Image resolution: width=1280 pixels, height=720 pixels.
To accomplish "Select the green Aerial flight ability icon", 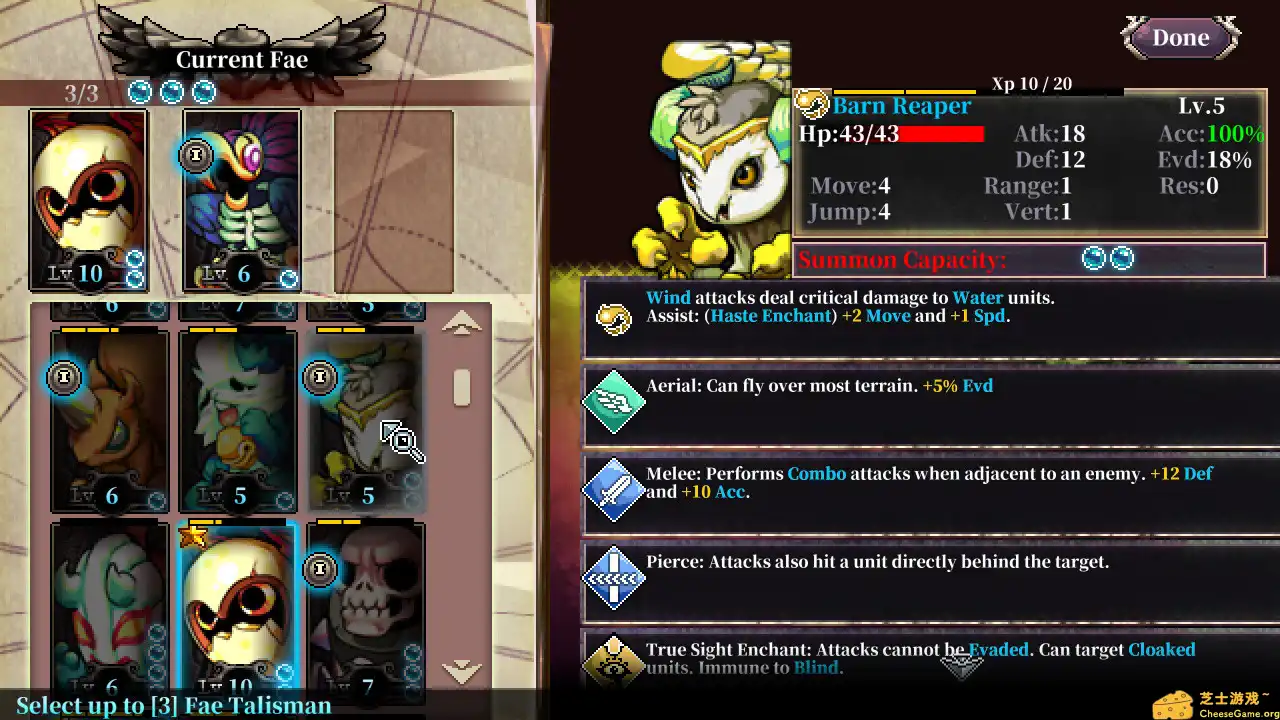I will coord(613,404).
